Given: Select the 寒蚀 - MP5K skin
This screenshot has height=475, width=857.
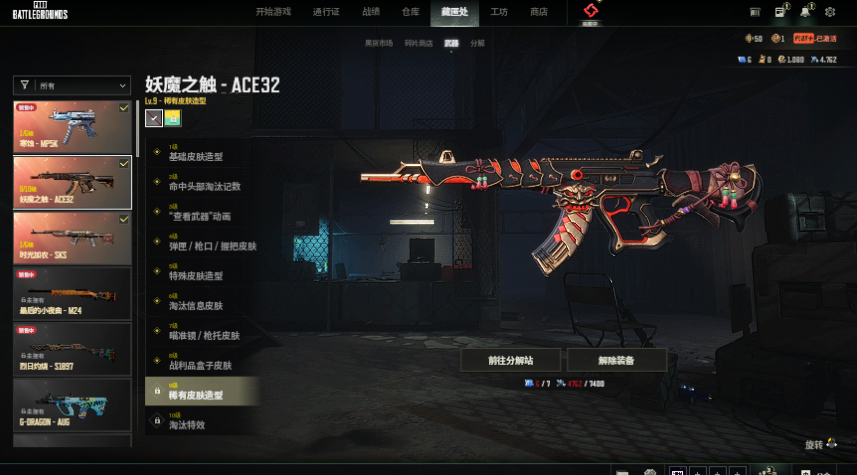Looking at the screenshot, I should click(x=72, y=126).
